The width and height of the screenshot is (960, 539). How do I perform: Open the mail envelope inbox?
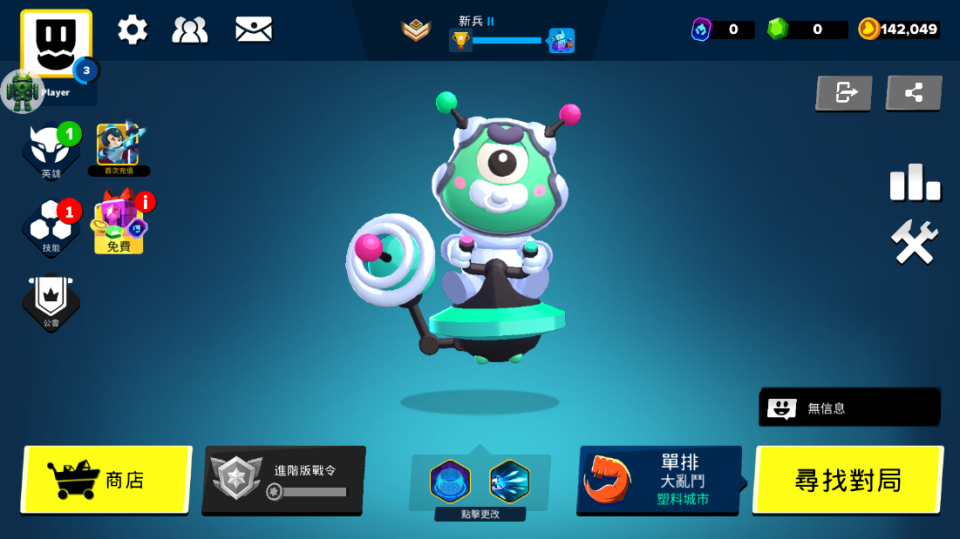point(253,30)
